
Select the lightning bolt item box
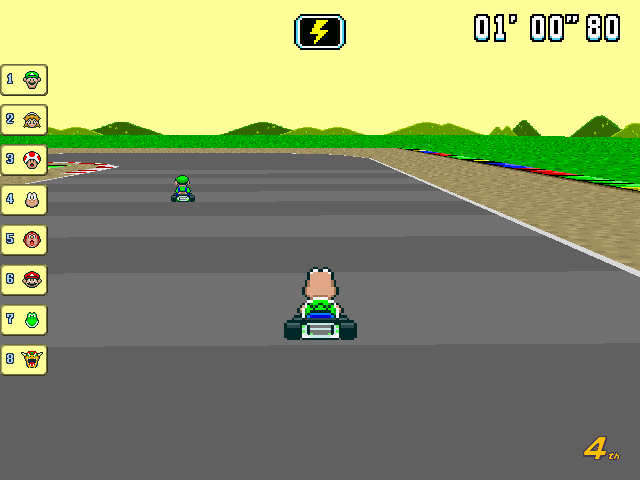320,31
